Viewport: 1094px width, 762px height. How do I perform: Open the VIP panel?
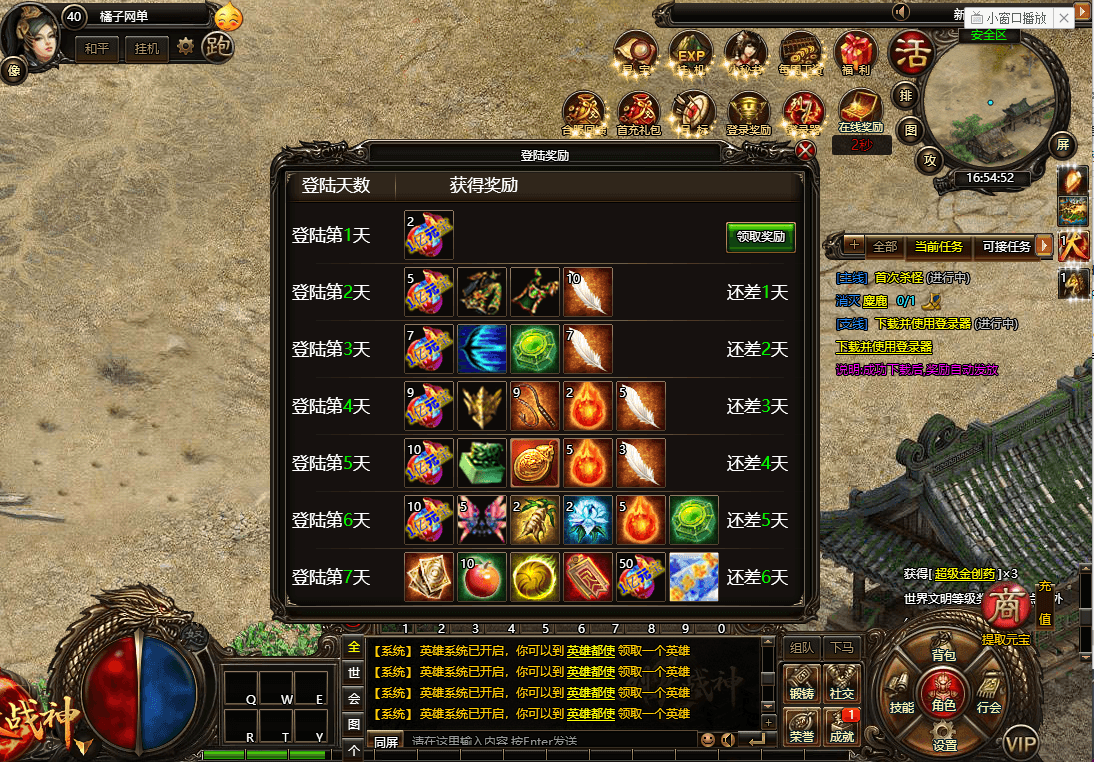tap(1021, 744)
